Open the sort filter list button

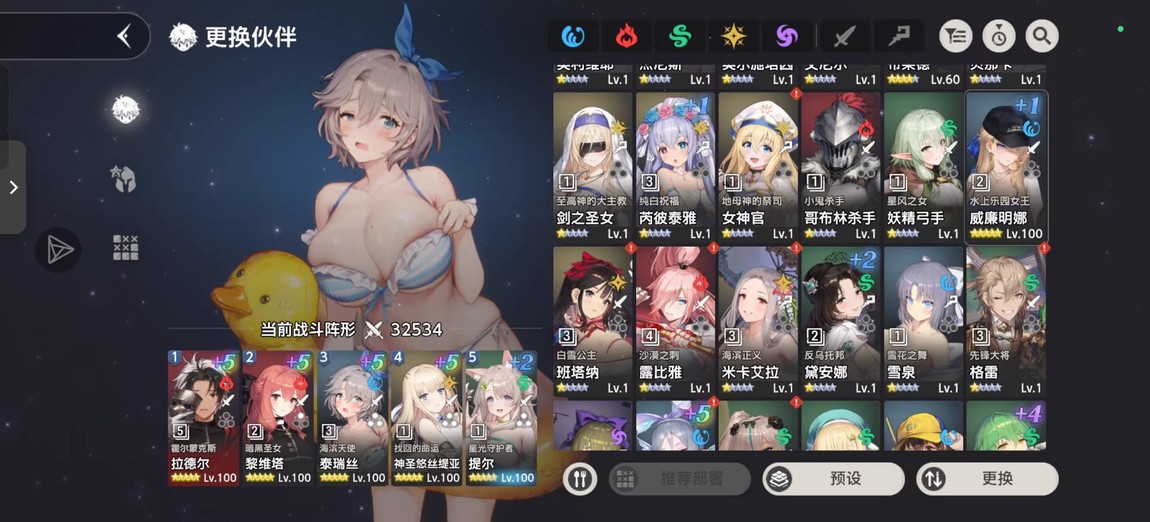956,37
